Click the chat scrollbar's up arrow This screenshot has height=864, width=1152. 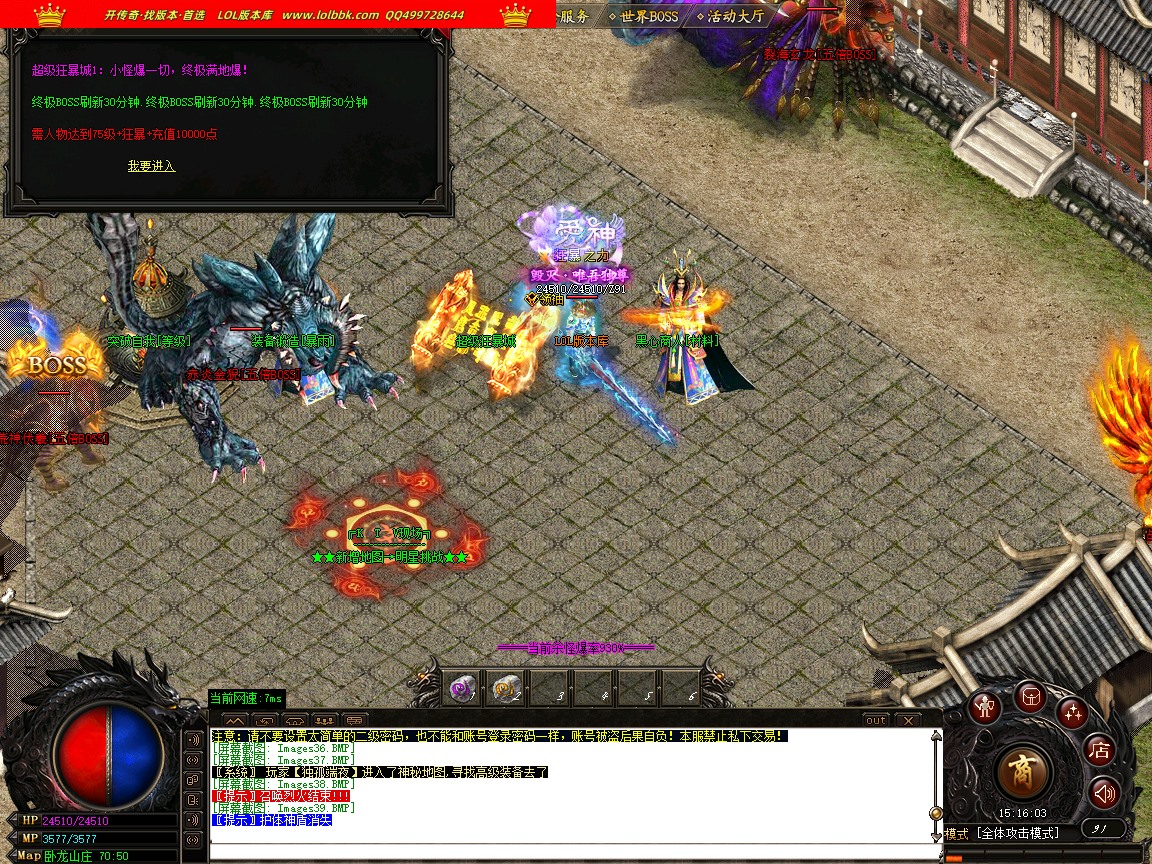936,736
